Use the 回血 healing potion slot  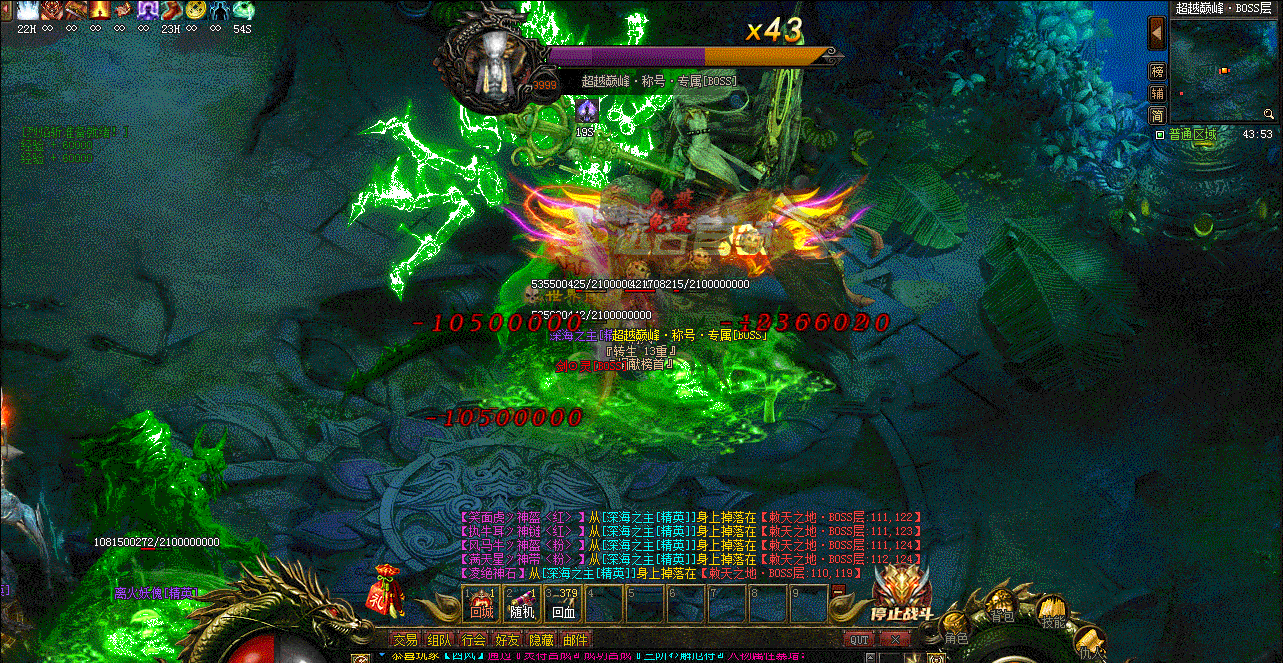[563, 604]
